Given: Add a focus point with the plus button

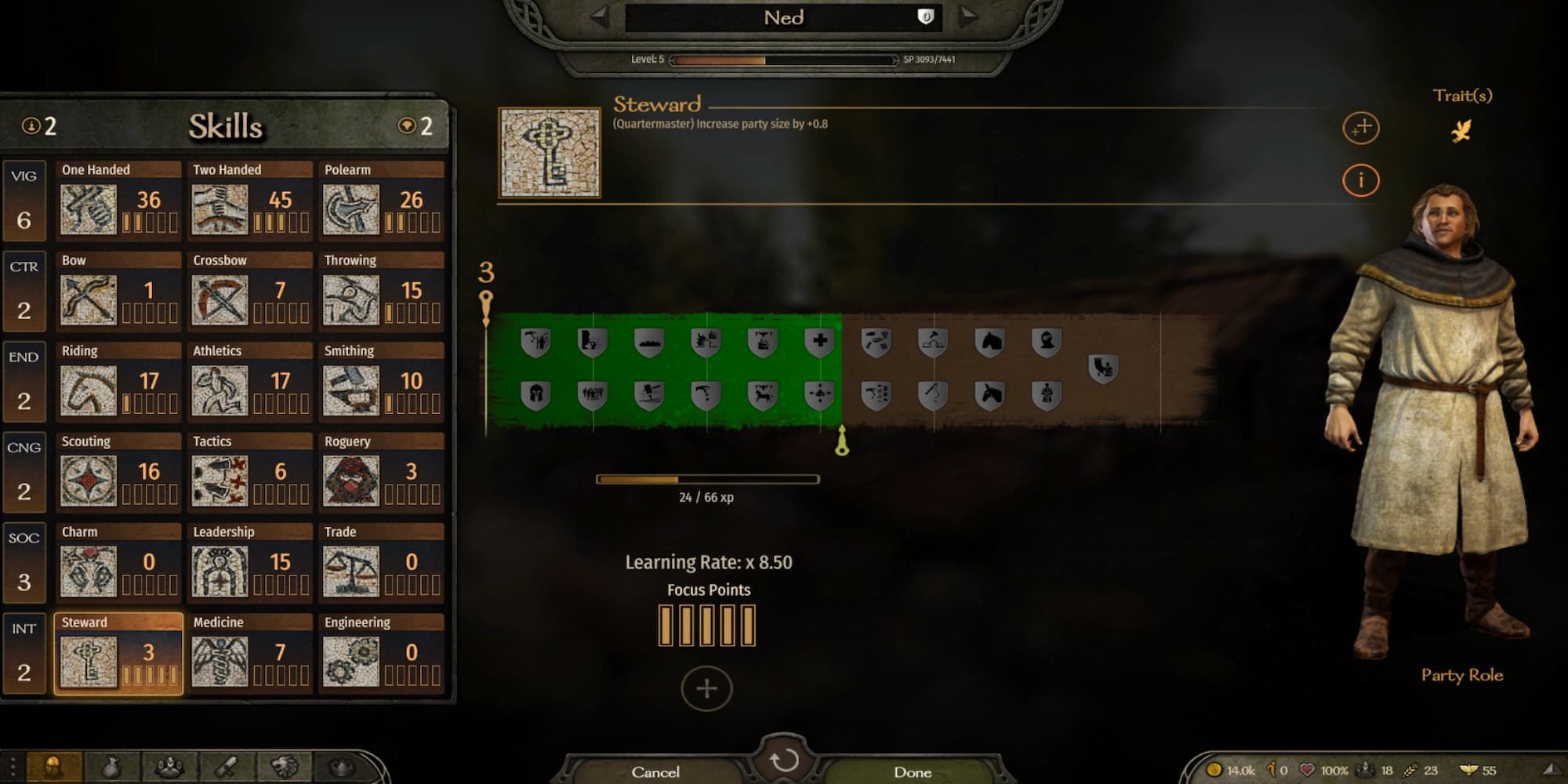Looking at the screenshot, I should point(706,688).
